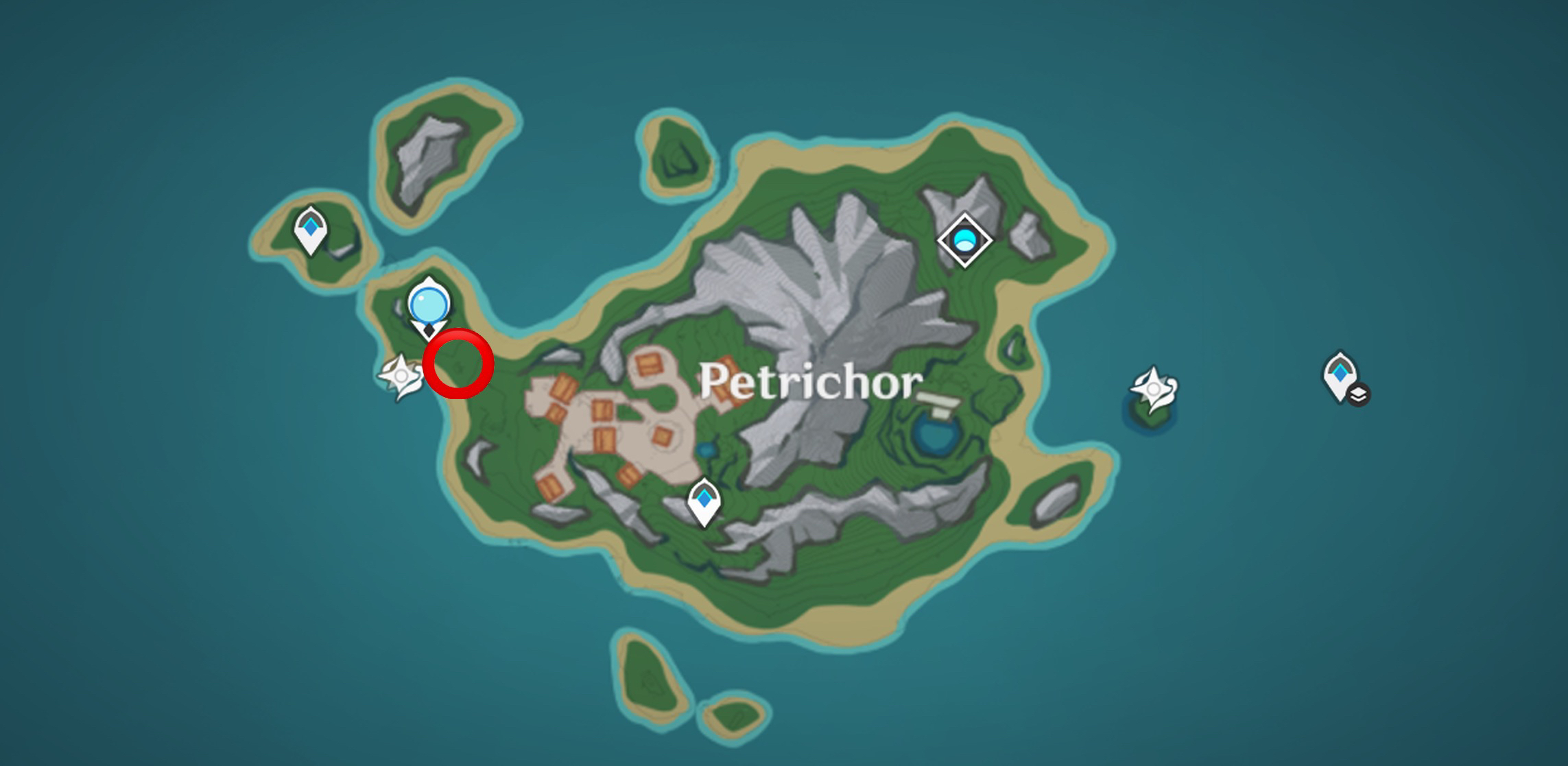Open the diamond-shaped domain marker
1568x766 pixels.
click(964, 240)
